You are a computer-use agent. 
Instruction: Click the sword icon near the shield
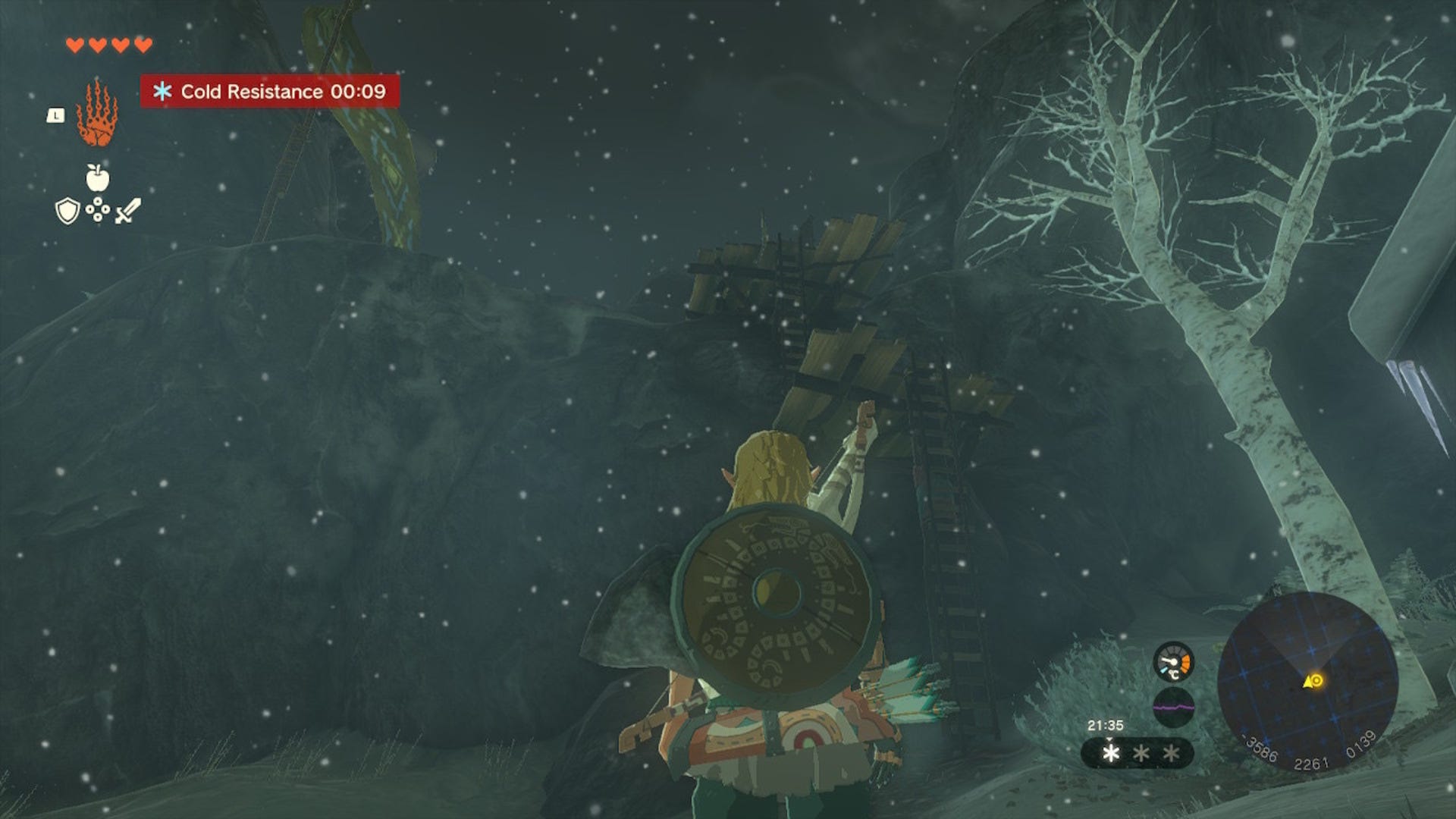tap(128, 211)
